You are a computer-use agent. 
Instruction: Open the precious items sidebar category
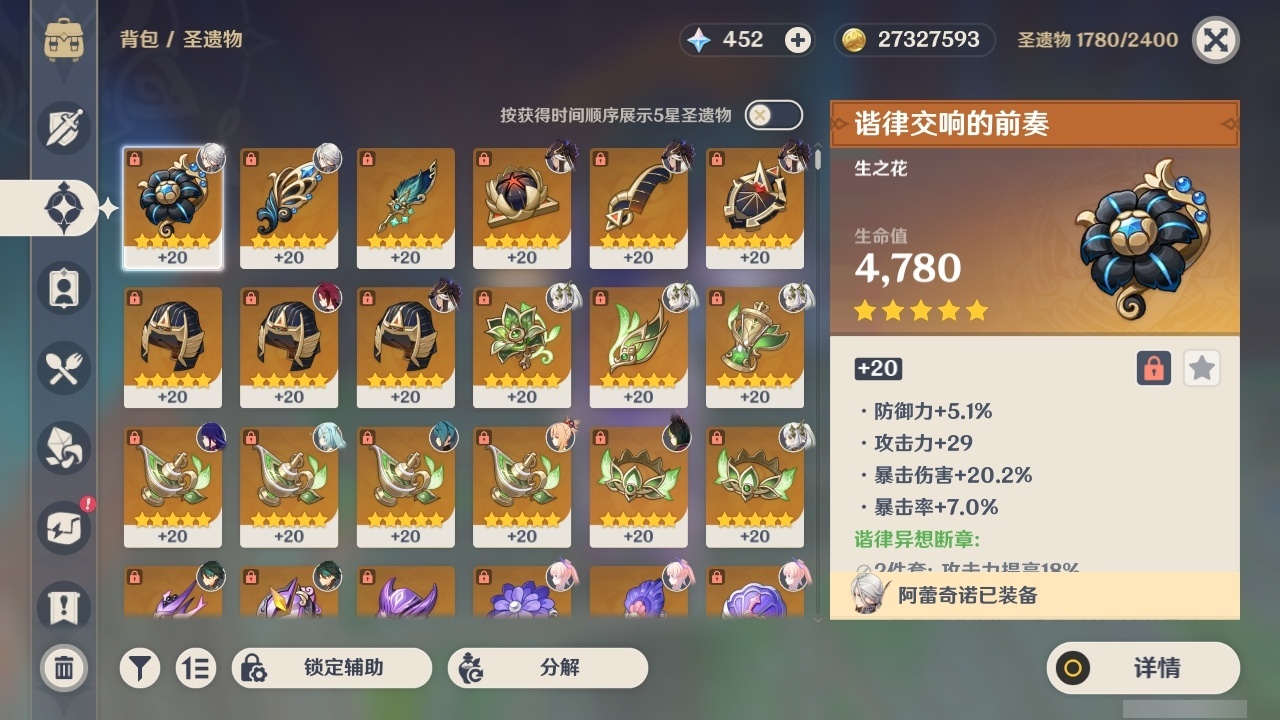63,528
